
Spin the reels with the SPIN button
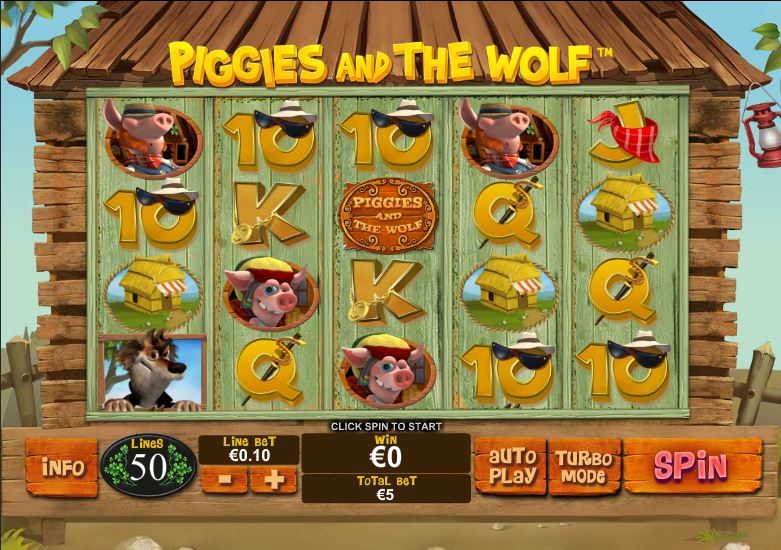point(691,466)
